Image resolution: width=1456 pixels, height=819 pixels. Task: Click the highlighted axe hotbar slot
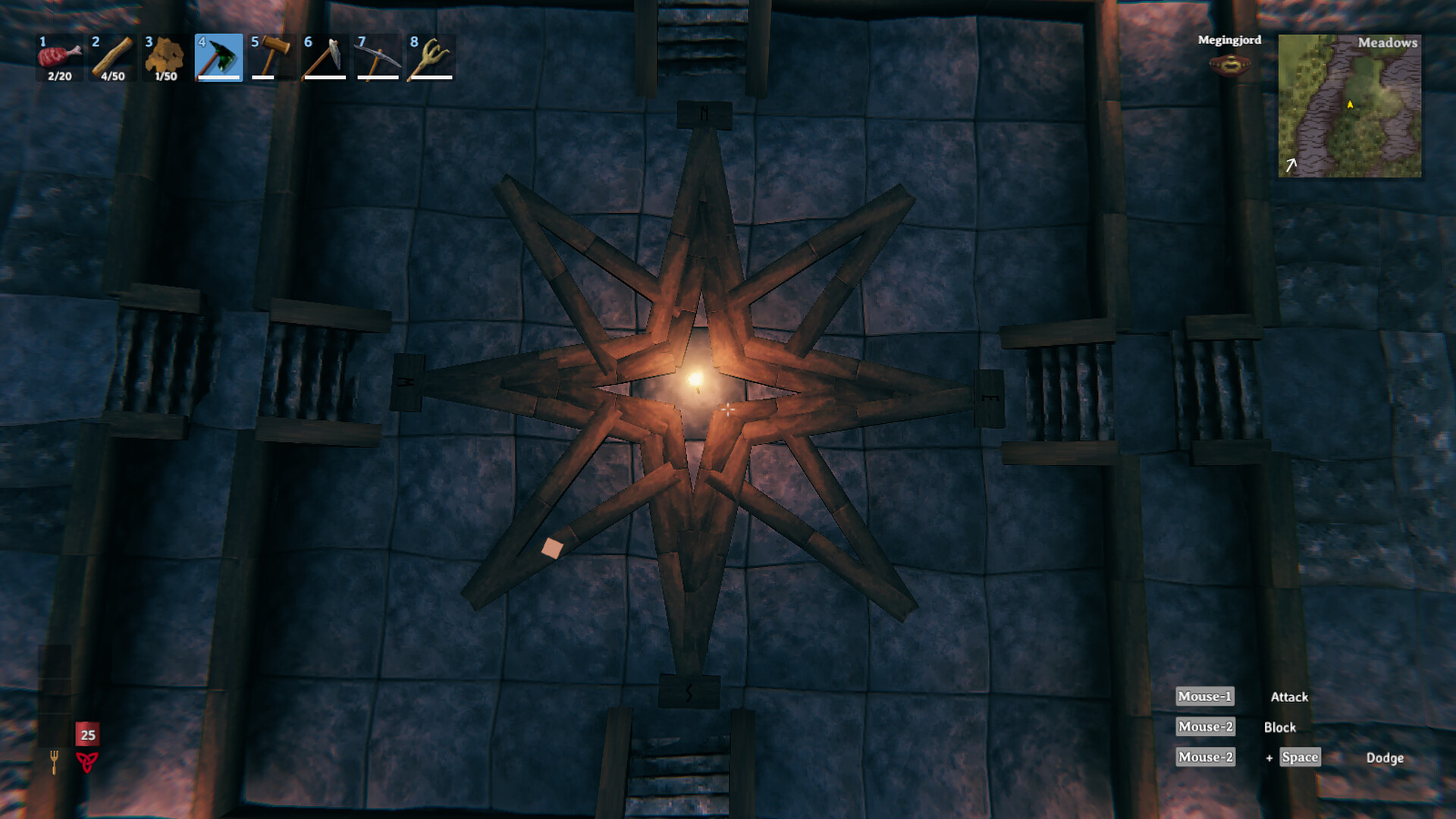[x=219, y=58]
